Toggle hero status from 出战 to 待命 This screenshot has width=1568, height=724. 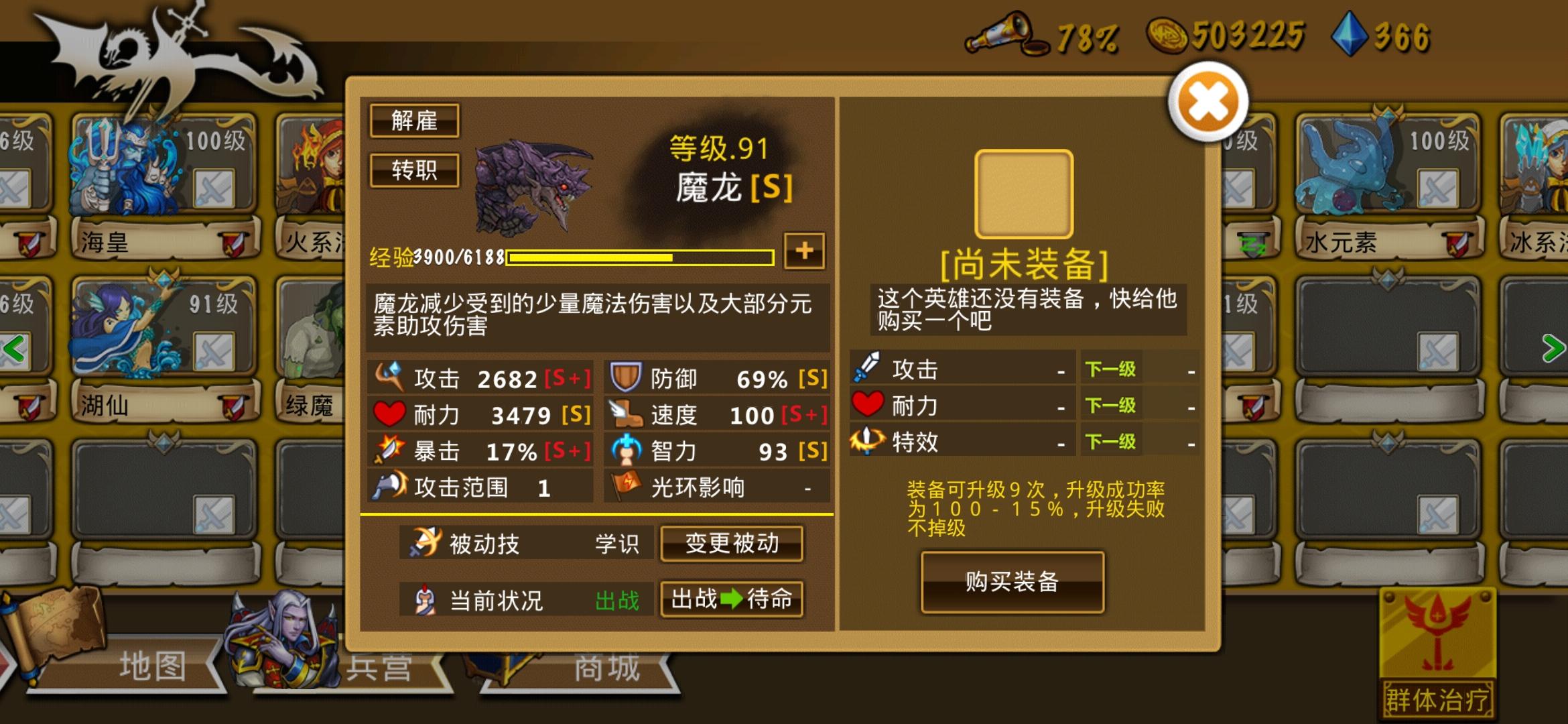(732, 599)
